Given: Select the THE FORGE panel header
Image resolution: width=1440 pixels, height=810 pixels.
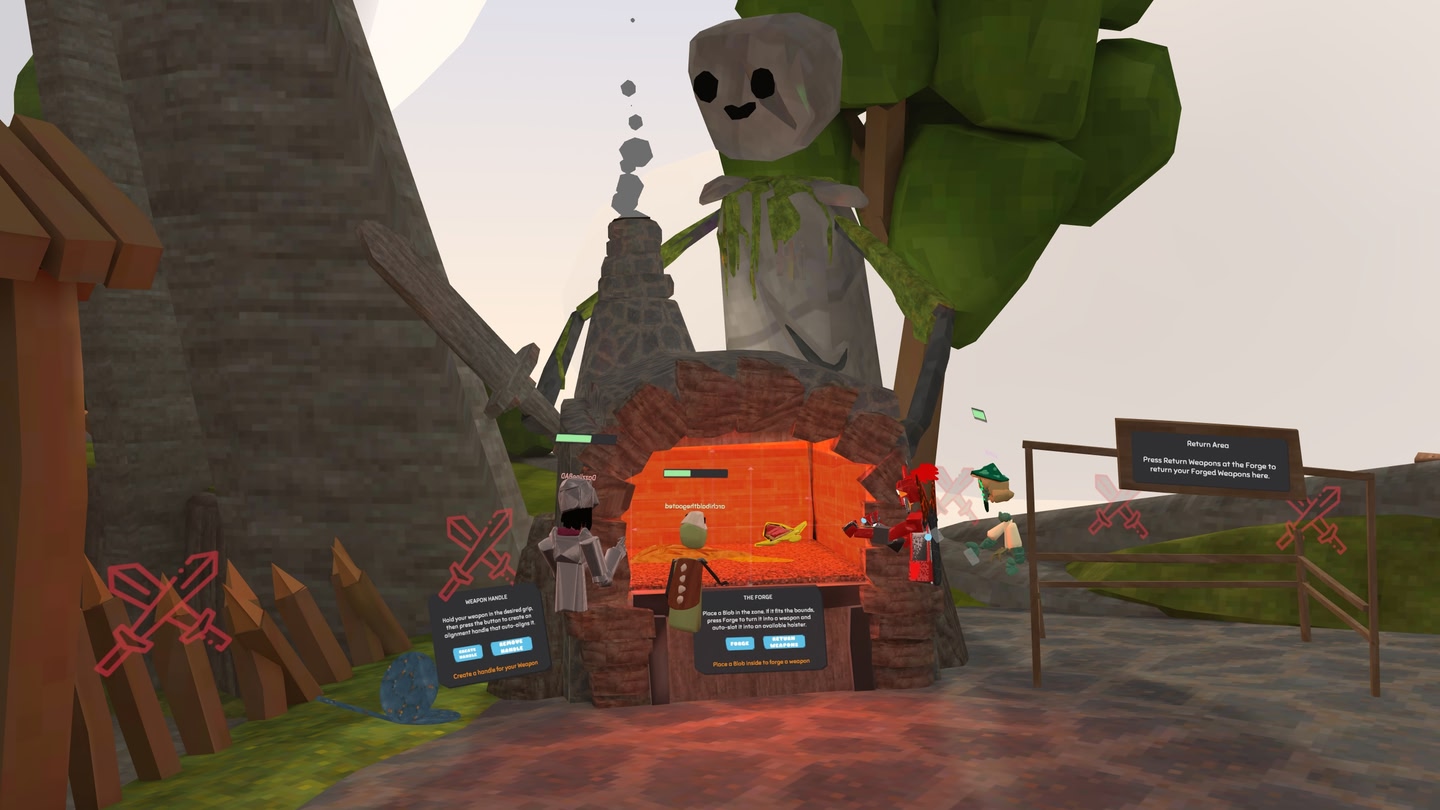Looking at the screenshot, I should [x=758, y=597].
